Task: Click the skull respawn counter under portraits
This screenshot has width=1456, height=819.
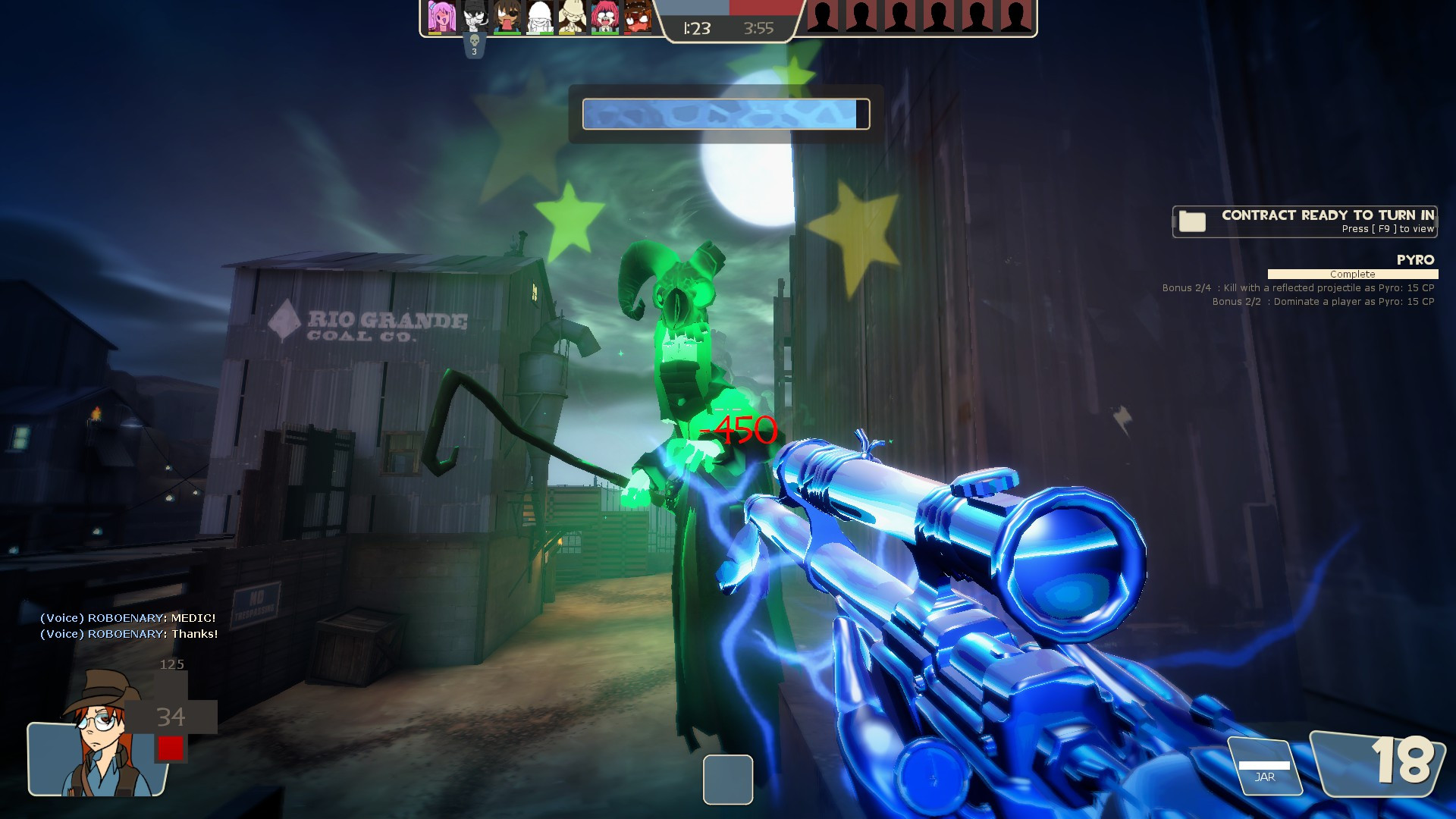Action: click(x=475, y=45)
